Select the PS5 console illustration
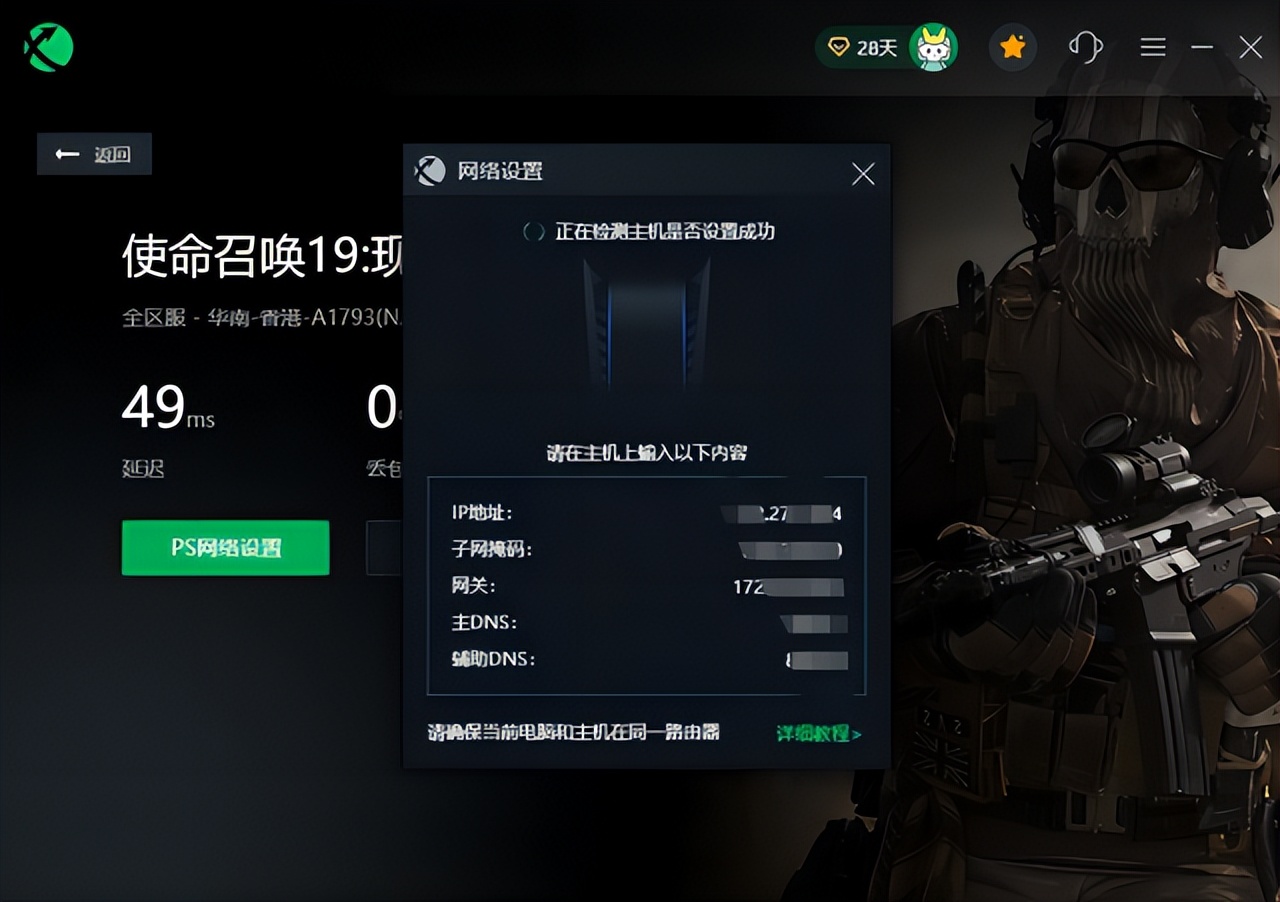This screenshot has width=1280, height=902. tap(645, 322)
